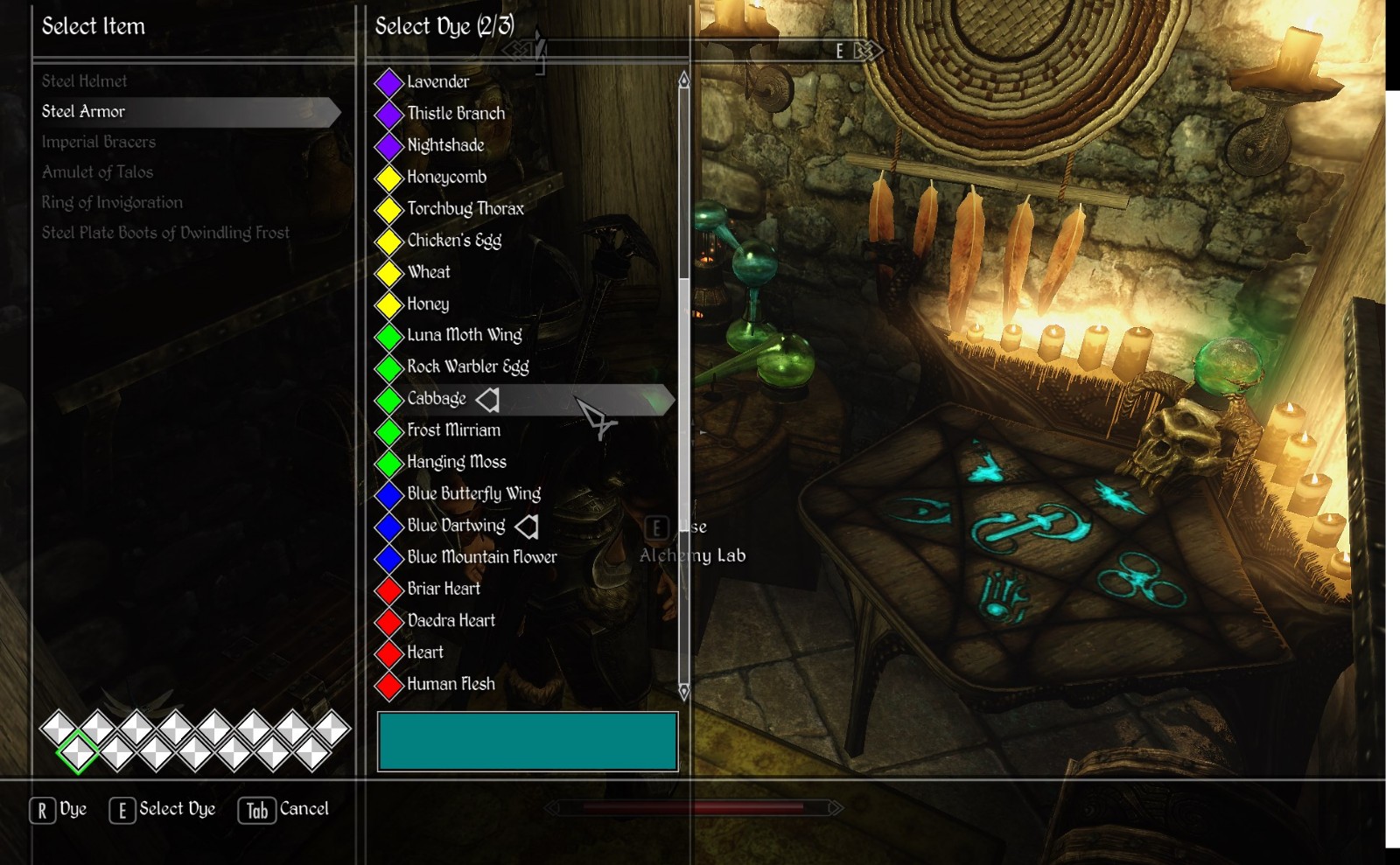The image size is (1400, 865).
Task: Choose the Human Flesh dye
Action: tap(451, 684)
